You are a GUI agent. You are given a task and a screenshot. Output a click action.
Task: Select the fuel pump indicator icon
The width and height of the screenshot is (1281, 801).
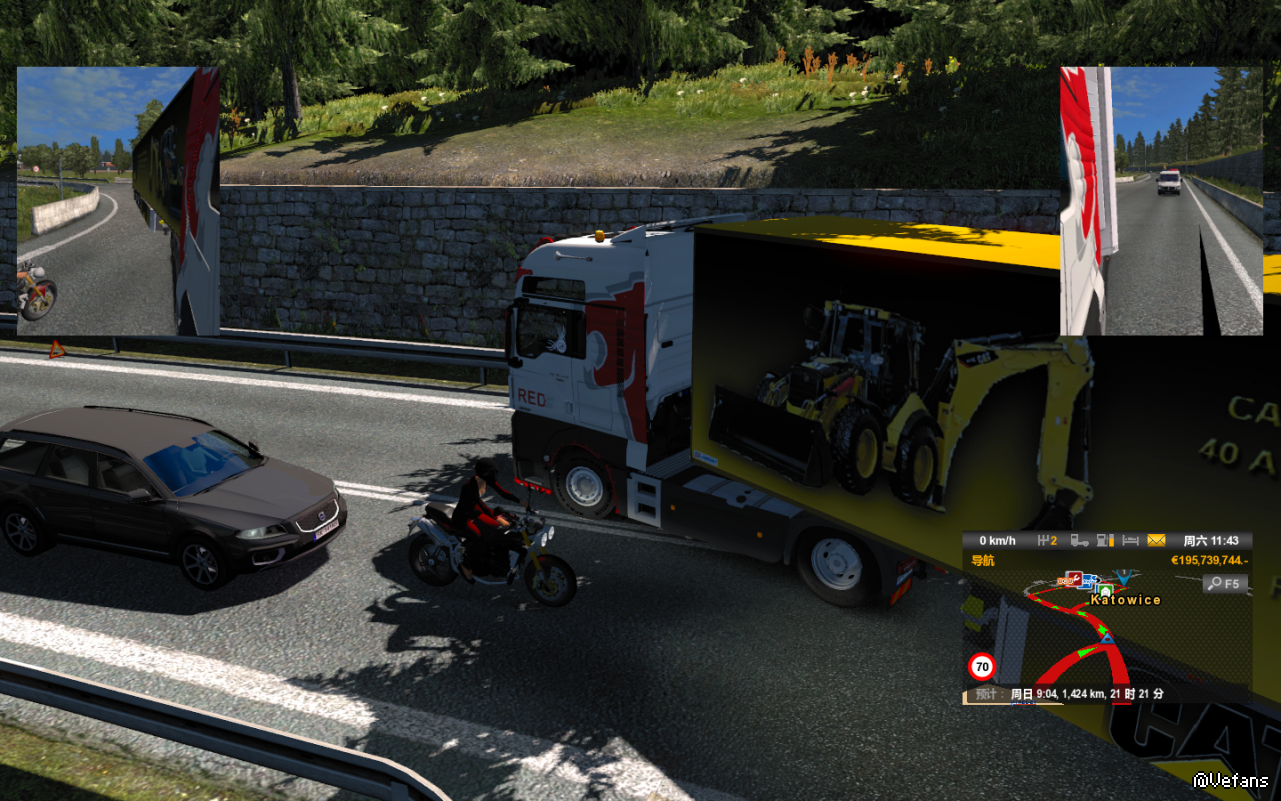tap(1105, 541)
